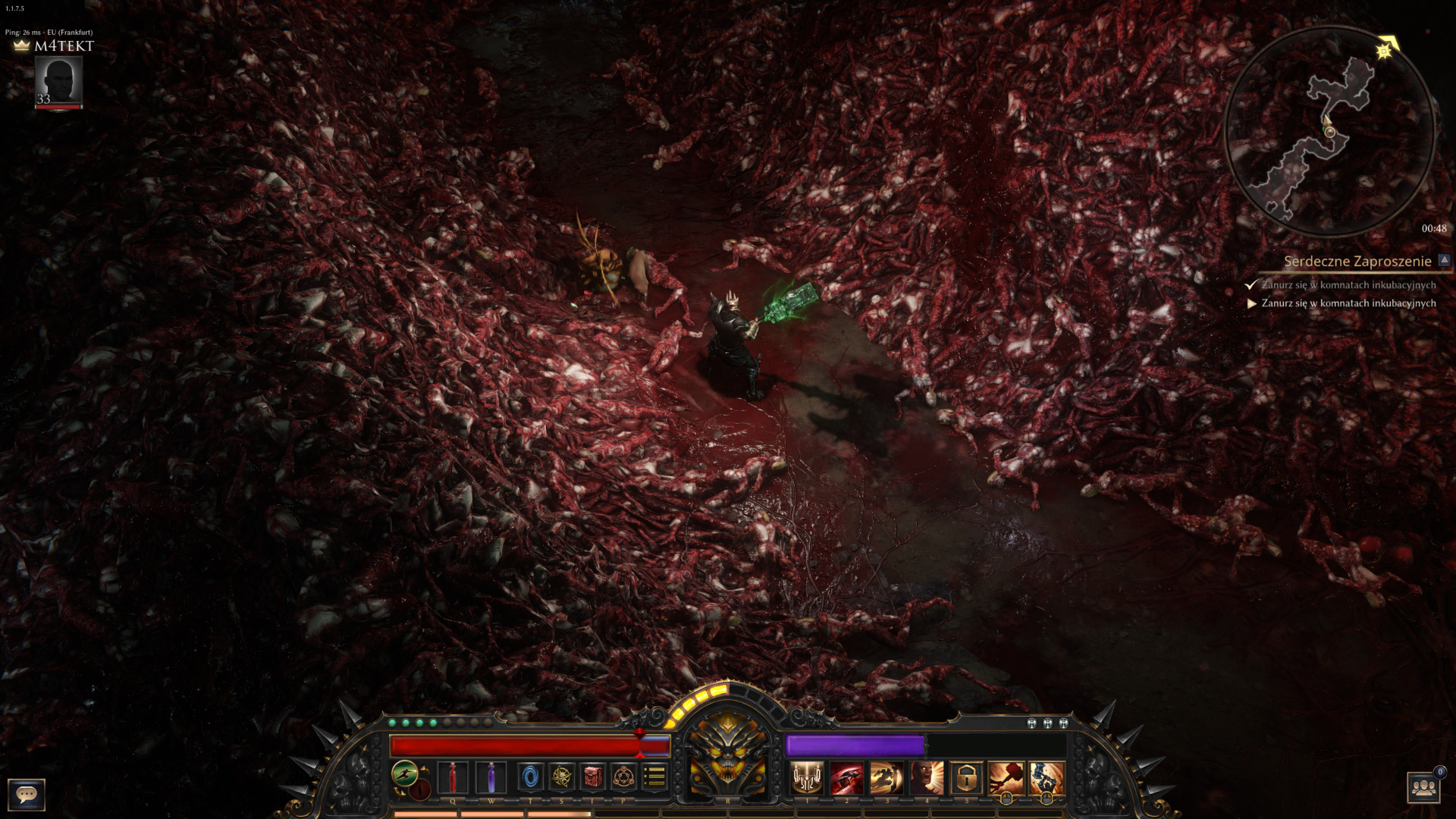Image resolution: width=1456 pixels, height=819 pixels.
Task: Open the social group panel icon
Action: click(1423, 788)
